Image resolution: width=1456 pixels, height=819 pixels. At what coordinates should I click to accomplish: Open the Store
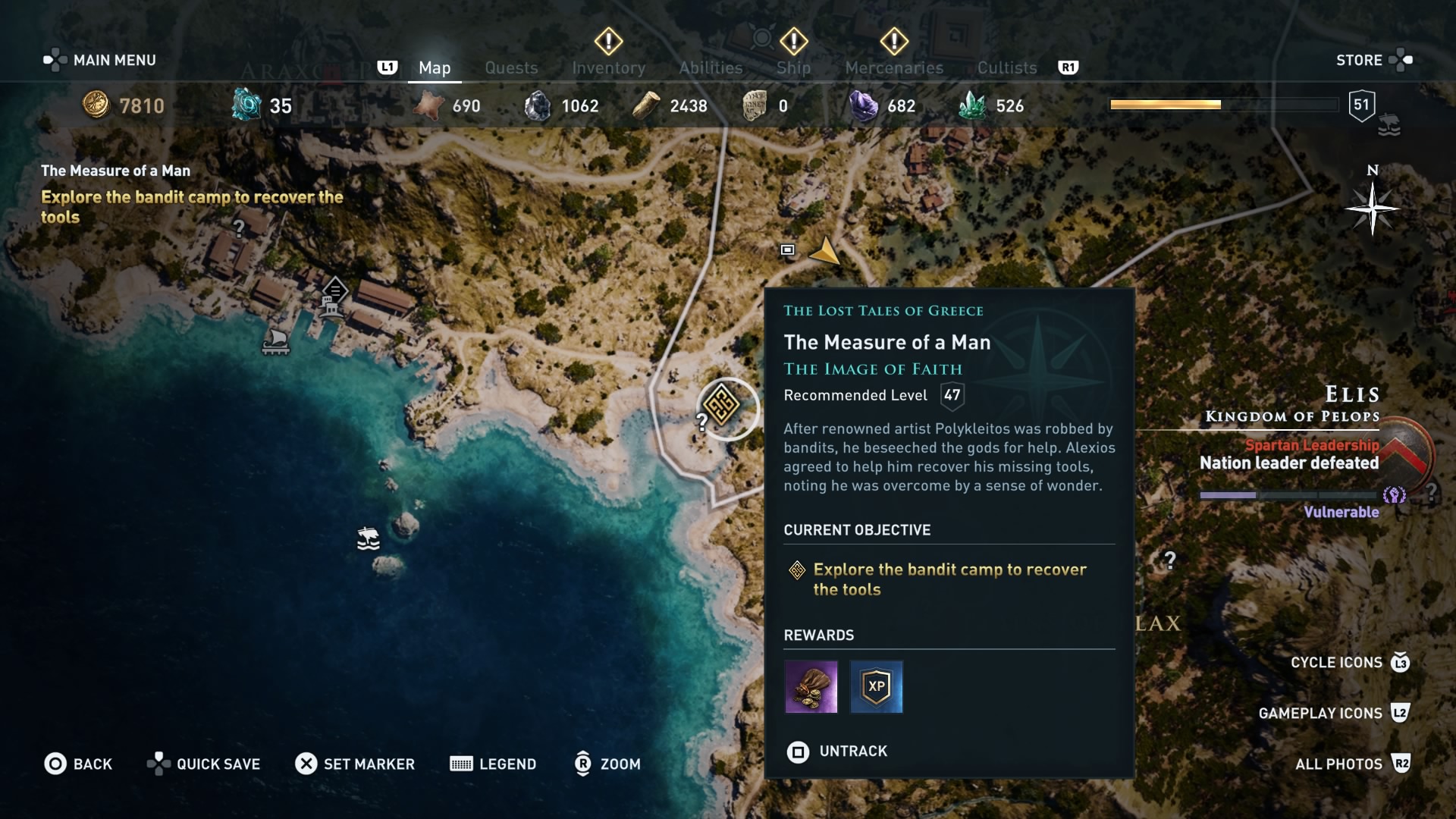pos(1360,59)
